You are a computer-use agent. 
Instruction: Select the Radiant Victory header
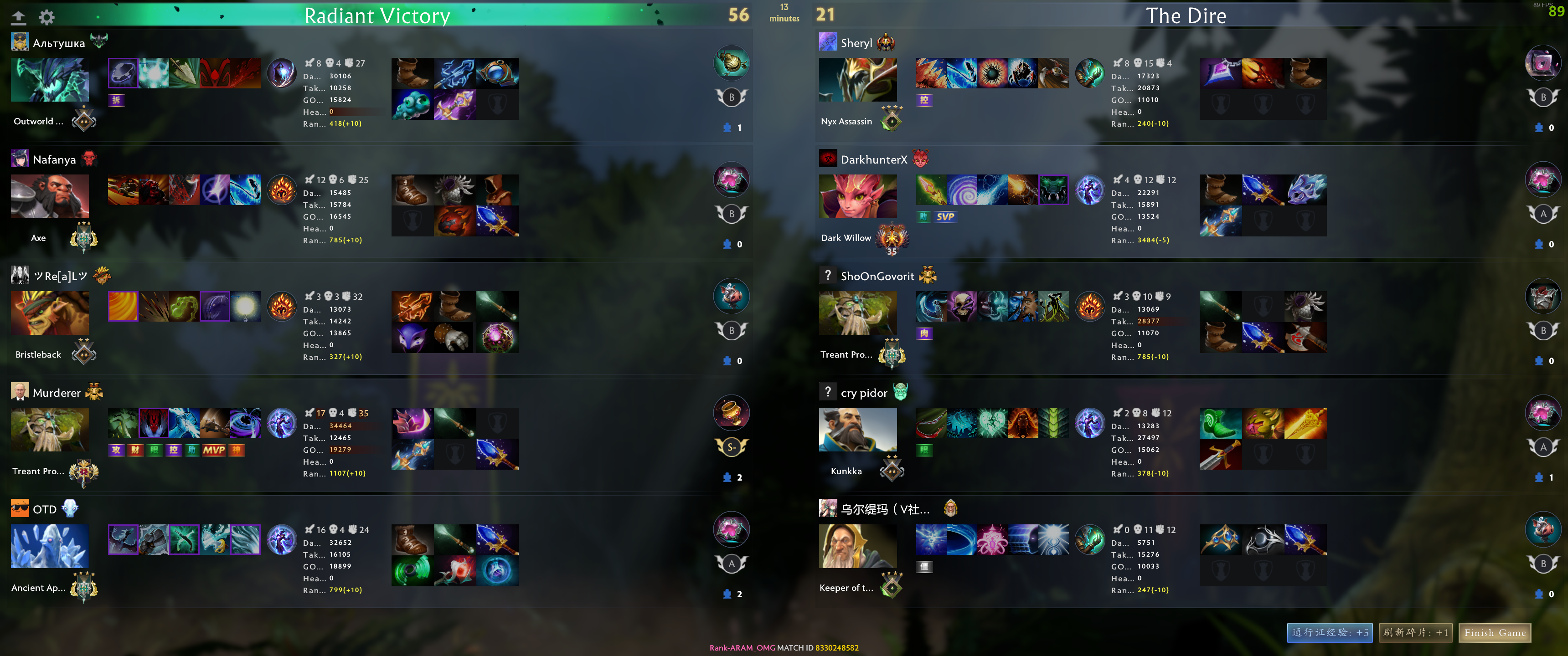[377, 16]
